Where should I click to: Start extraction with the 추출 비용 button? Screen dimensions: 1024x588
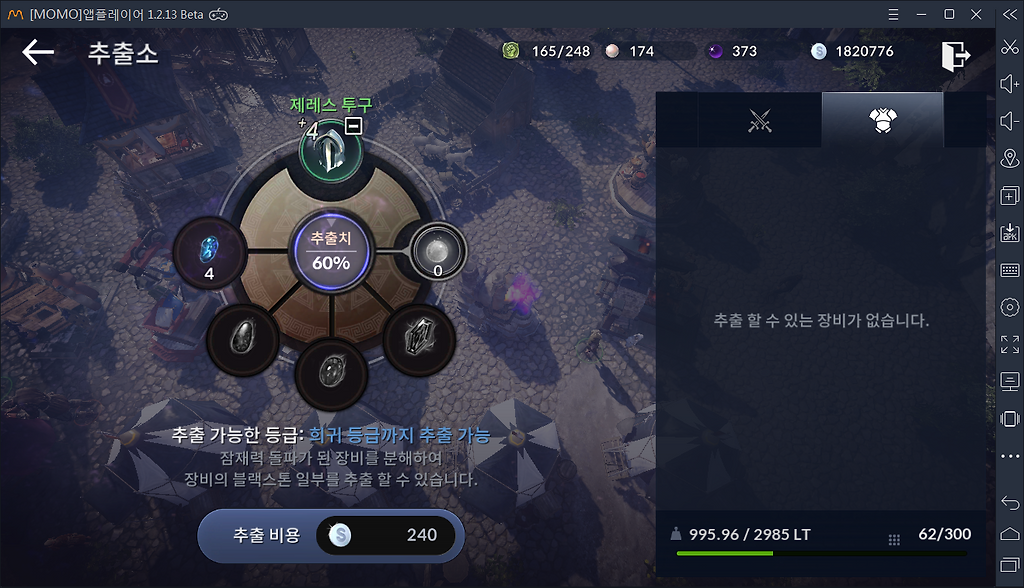331,535
